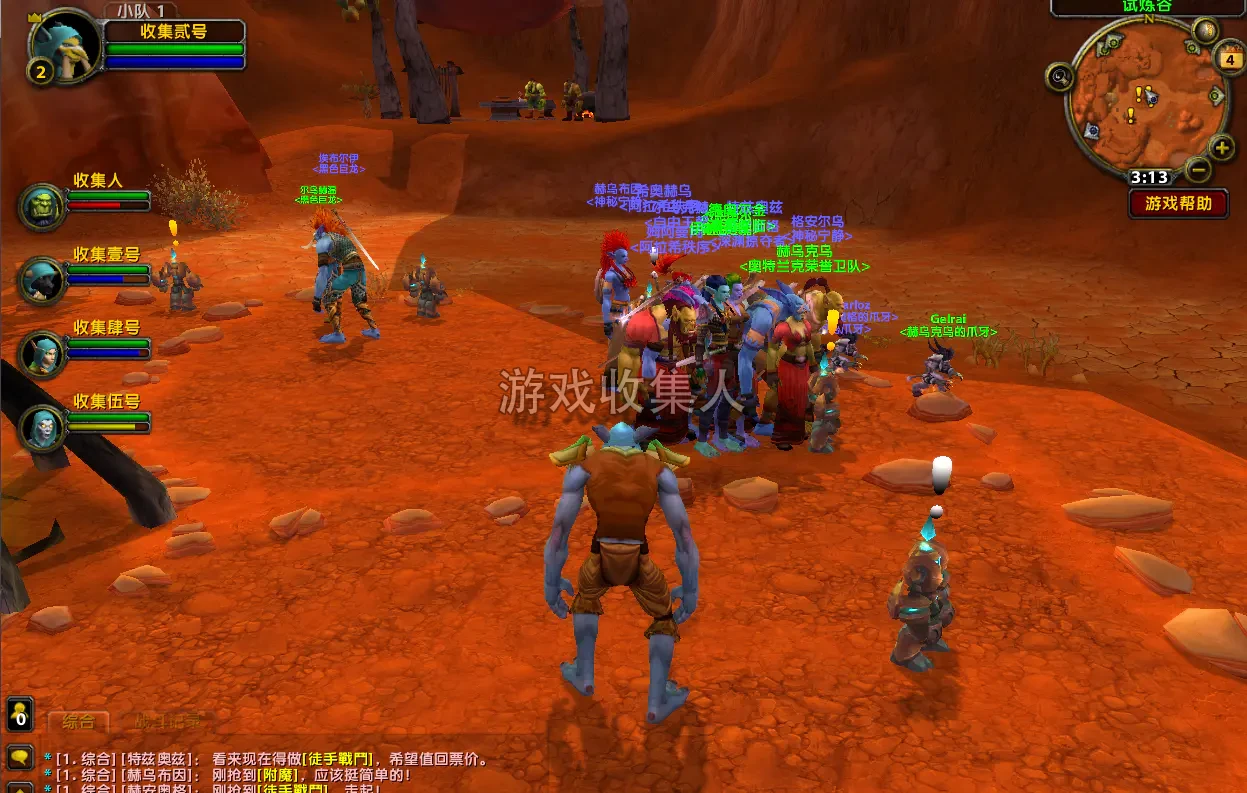Click the 3:13 minimap clock

(1149, 178)
